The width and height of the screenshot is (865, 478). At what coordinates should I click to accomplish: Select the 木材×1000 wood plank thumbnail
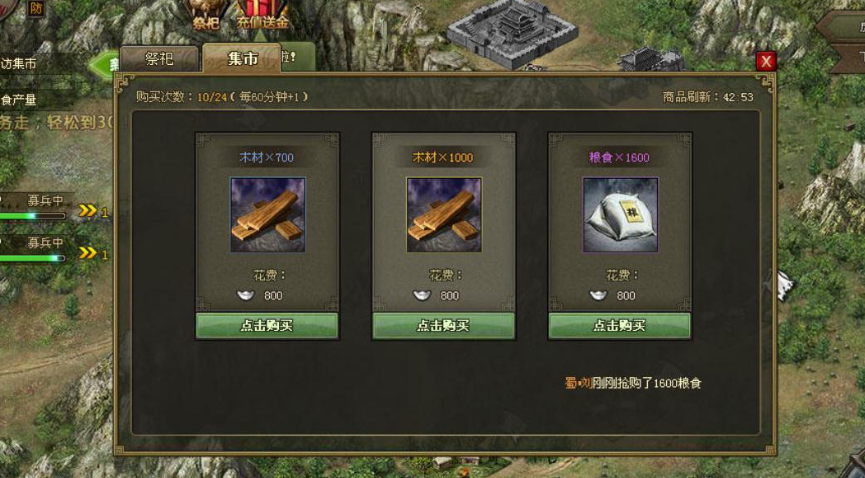click(x=443, y=215)
